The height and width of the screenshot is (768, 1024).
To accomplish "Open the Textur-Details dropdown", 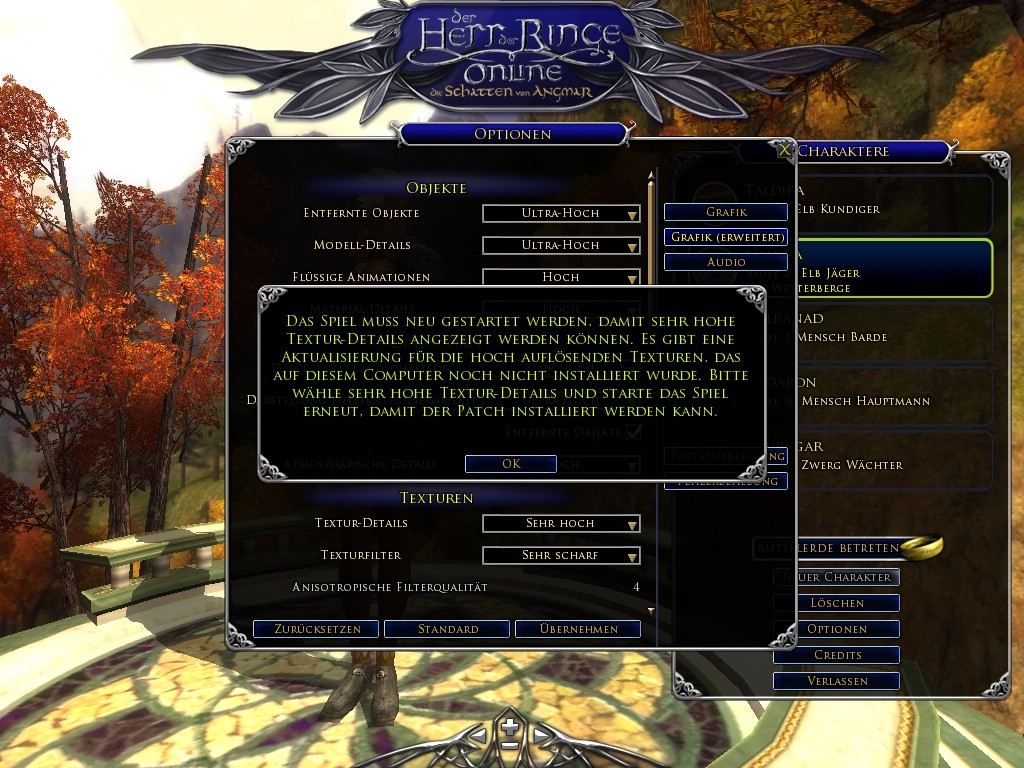I will pyautogui.click(x=561, y=523).
